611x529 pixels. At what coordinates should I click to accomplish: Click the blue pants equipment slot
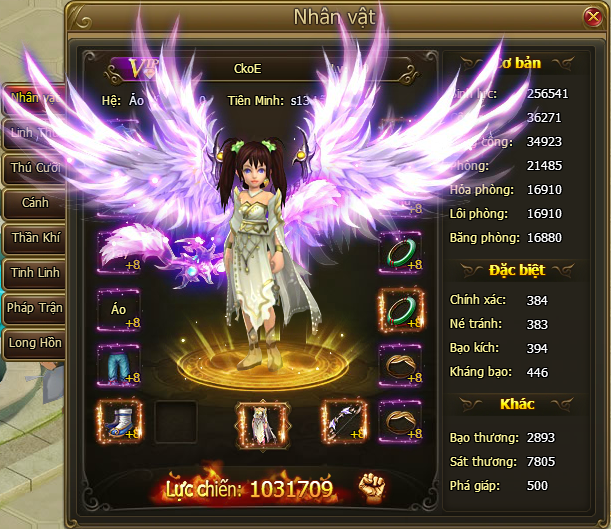pos(119,365)
